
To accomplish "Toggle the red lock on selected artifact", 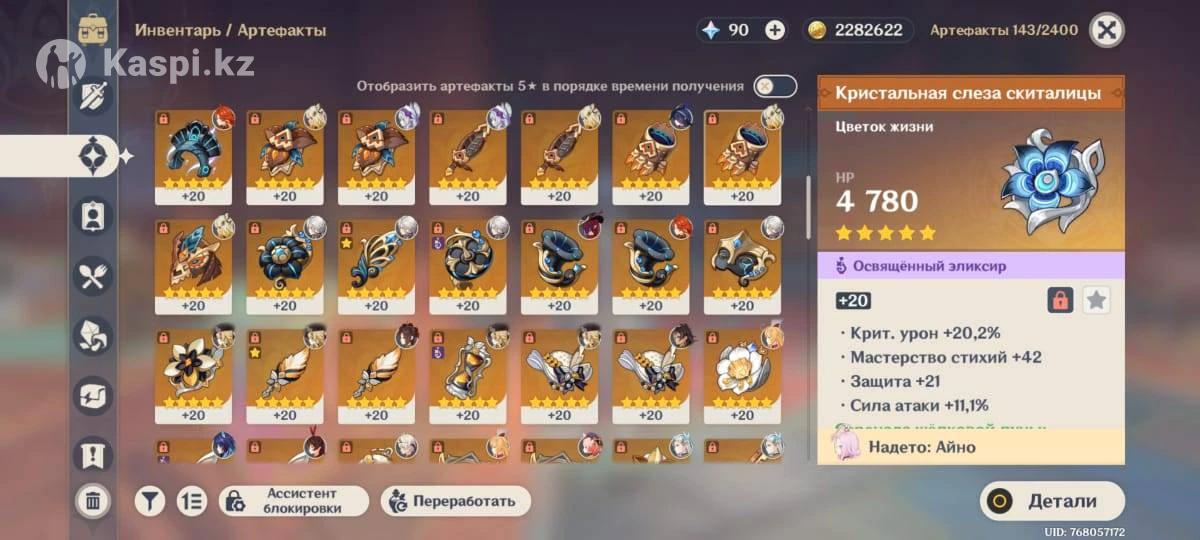I will tap(1060, 300).
